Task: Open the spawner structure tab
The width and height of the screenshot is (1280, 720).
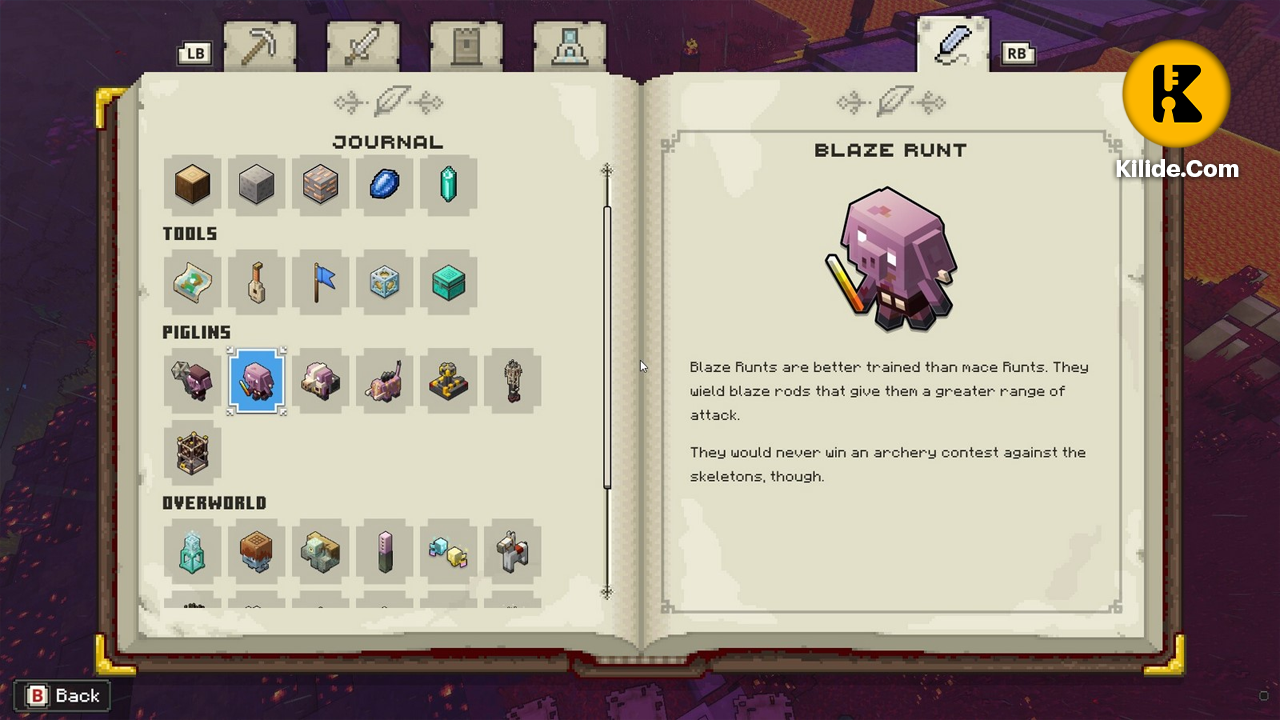Action: pos(569,47)
